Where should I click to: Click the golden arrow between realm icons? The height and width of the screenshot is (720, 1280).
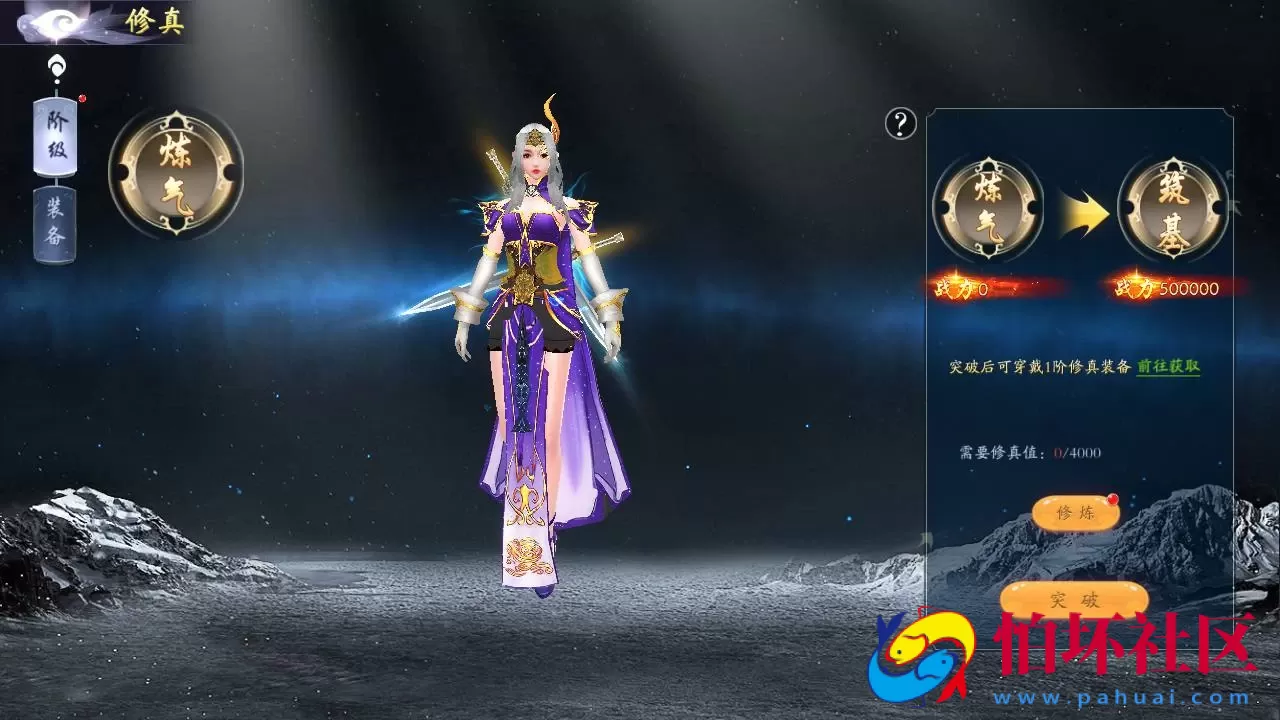click(x=1080, y=207)
